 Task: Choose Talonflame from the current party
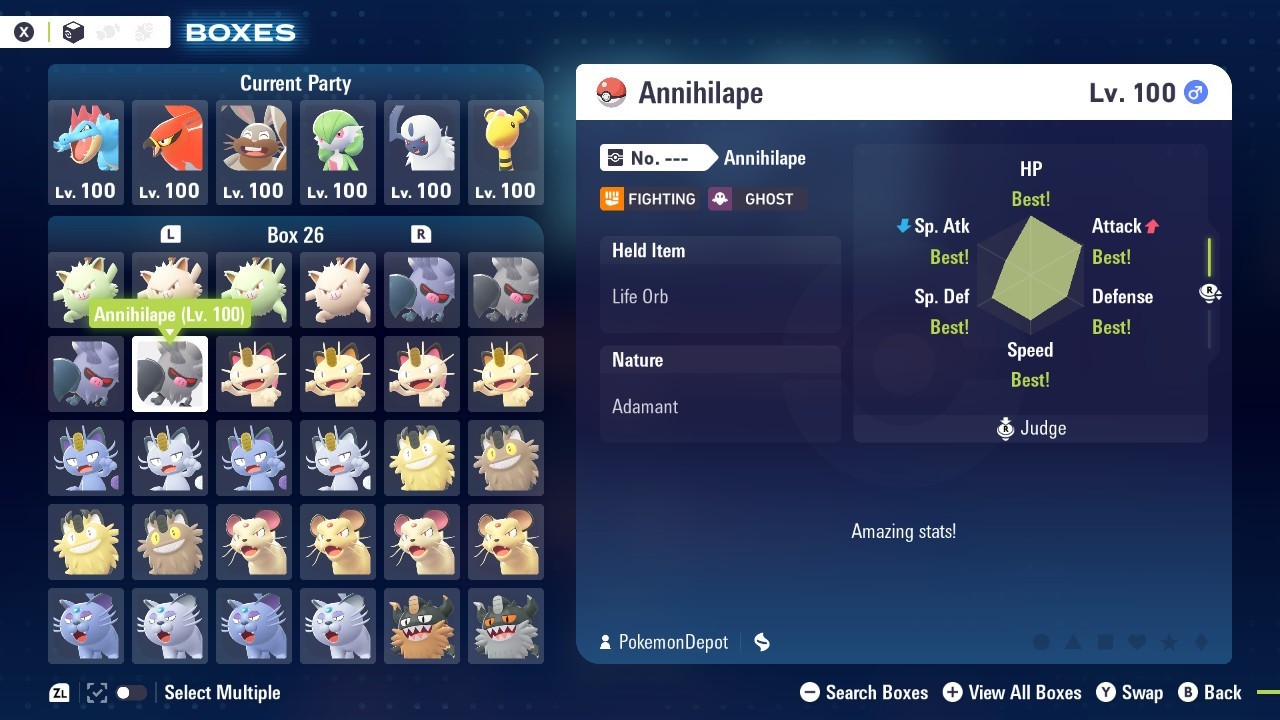click(x=170, y=152)
